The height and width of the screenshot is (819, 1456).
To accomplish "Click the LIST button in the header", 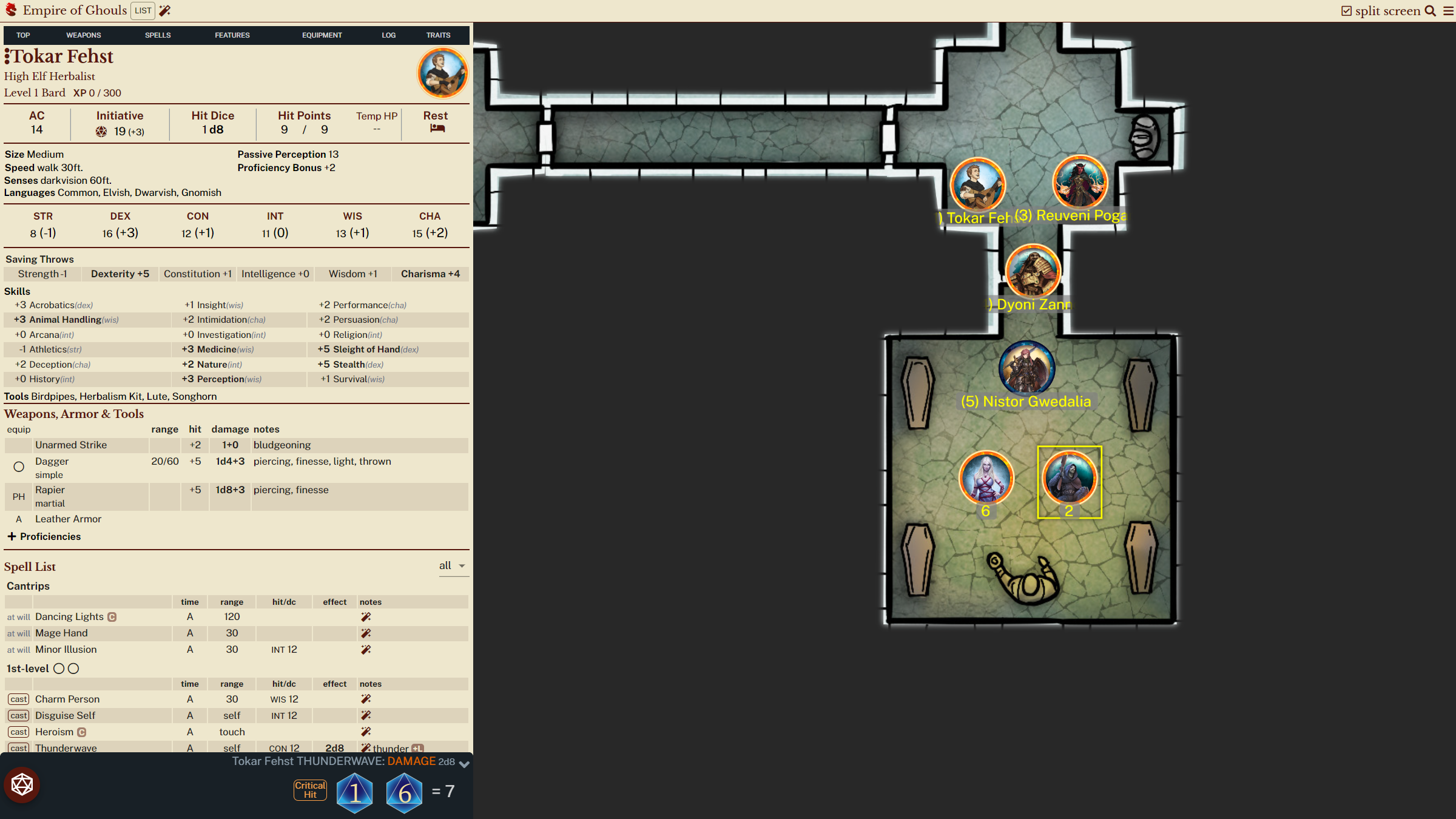I will (x=143, y=10).
